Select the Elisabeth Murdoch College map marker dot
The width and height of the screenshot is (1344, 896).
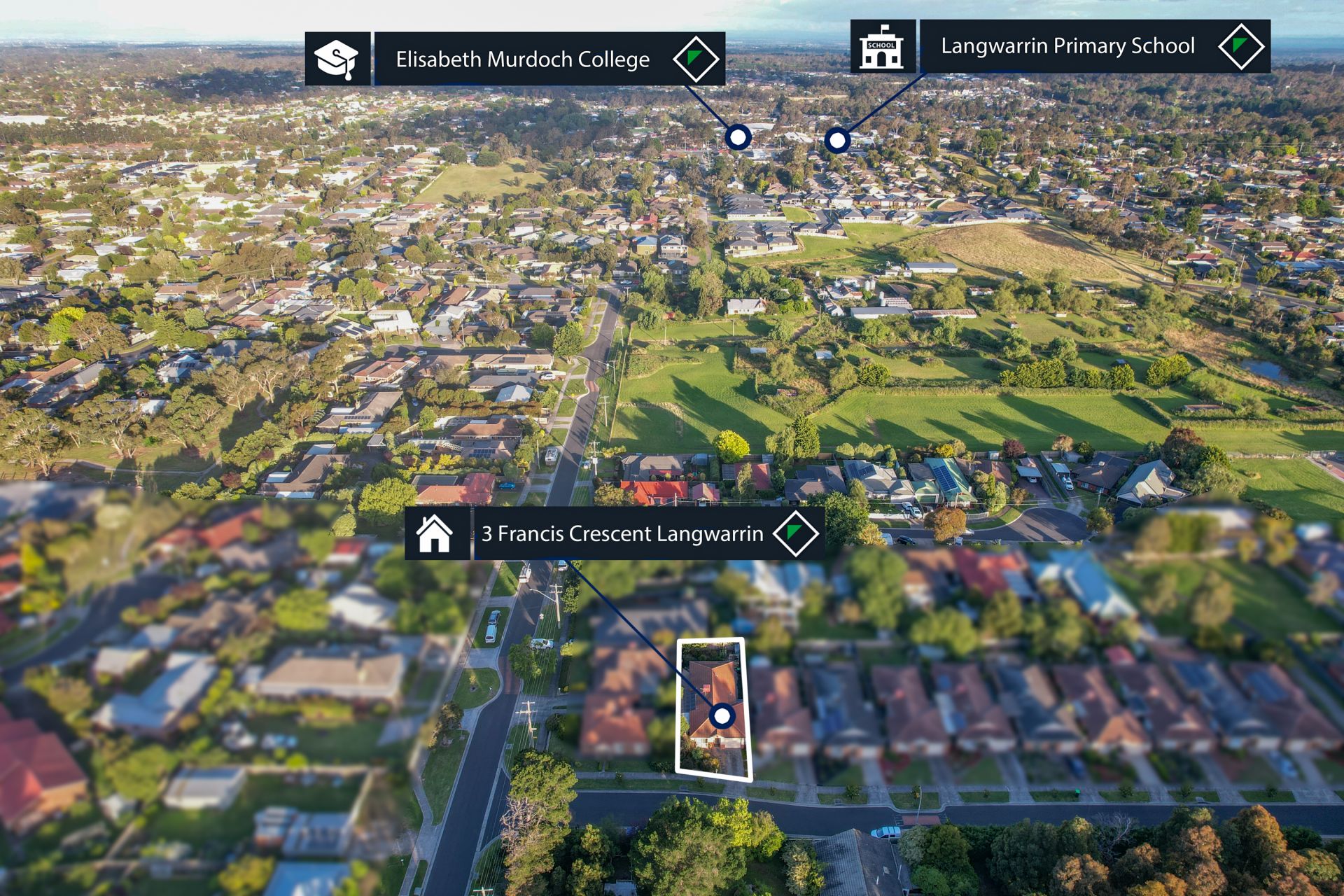738,137
